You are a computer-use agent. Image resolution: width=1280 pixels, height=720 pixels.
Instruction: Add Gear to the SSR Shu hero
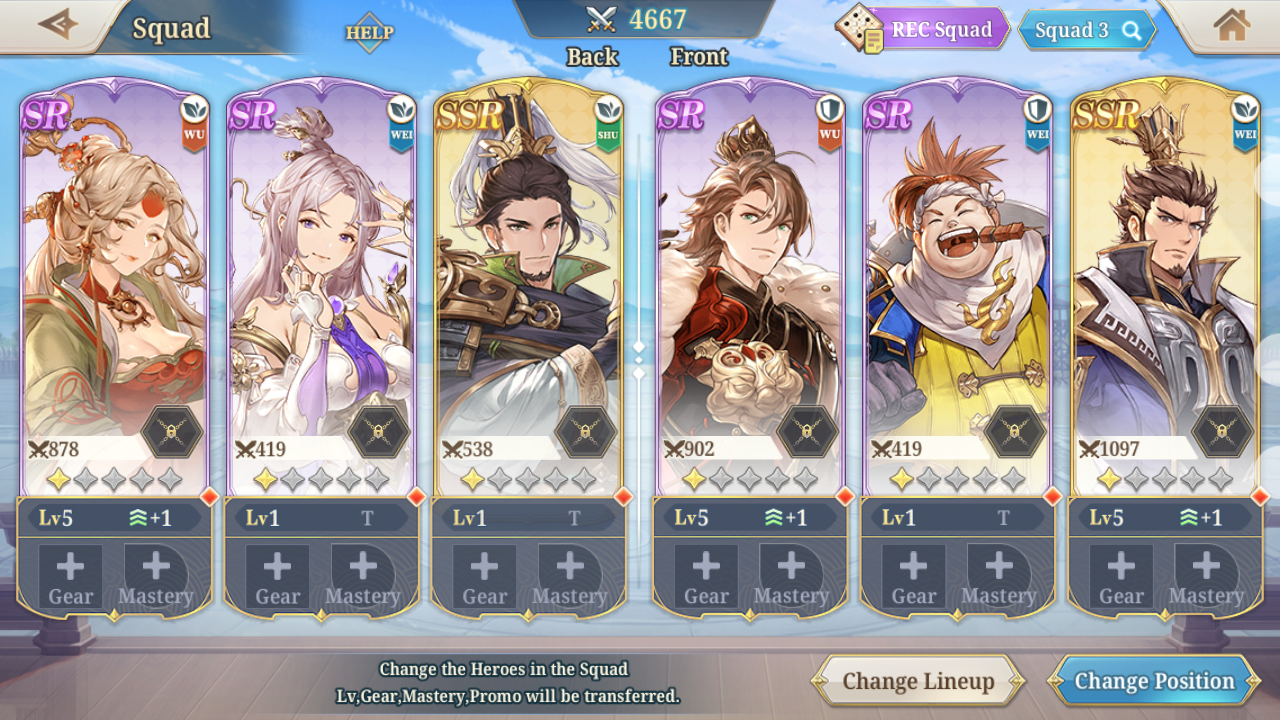pyautogui.click(x=484, y=577)
